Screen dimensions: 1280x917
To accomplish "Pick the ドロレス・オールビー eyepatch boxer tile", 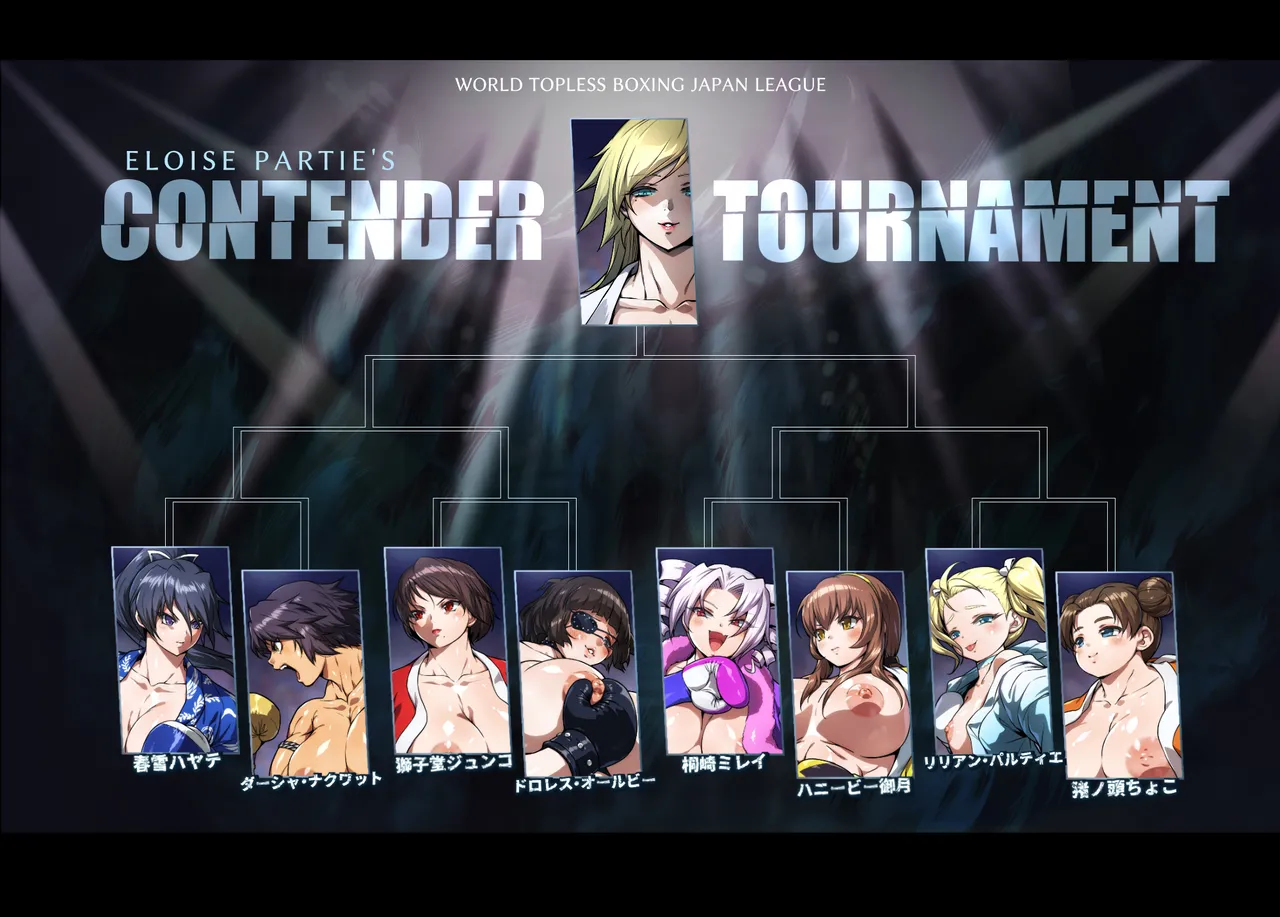I will pos(576,672).
